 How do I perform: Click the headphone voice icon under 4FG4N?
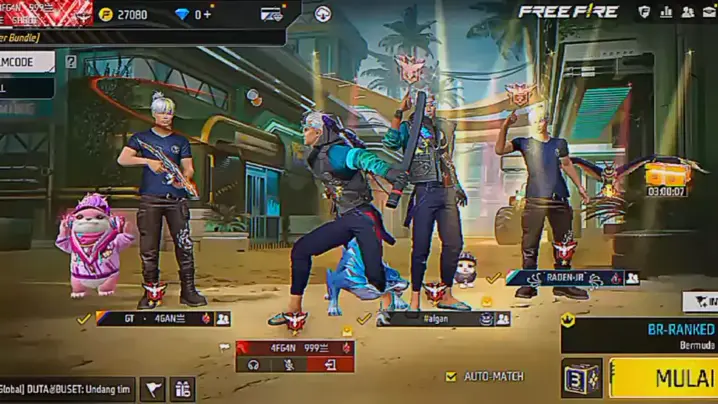click(254, 365)
